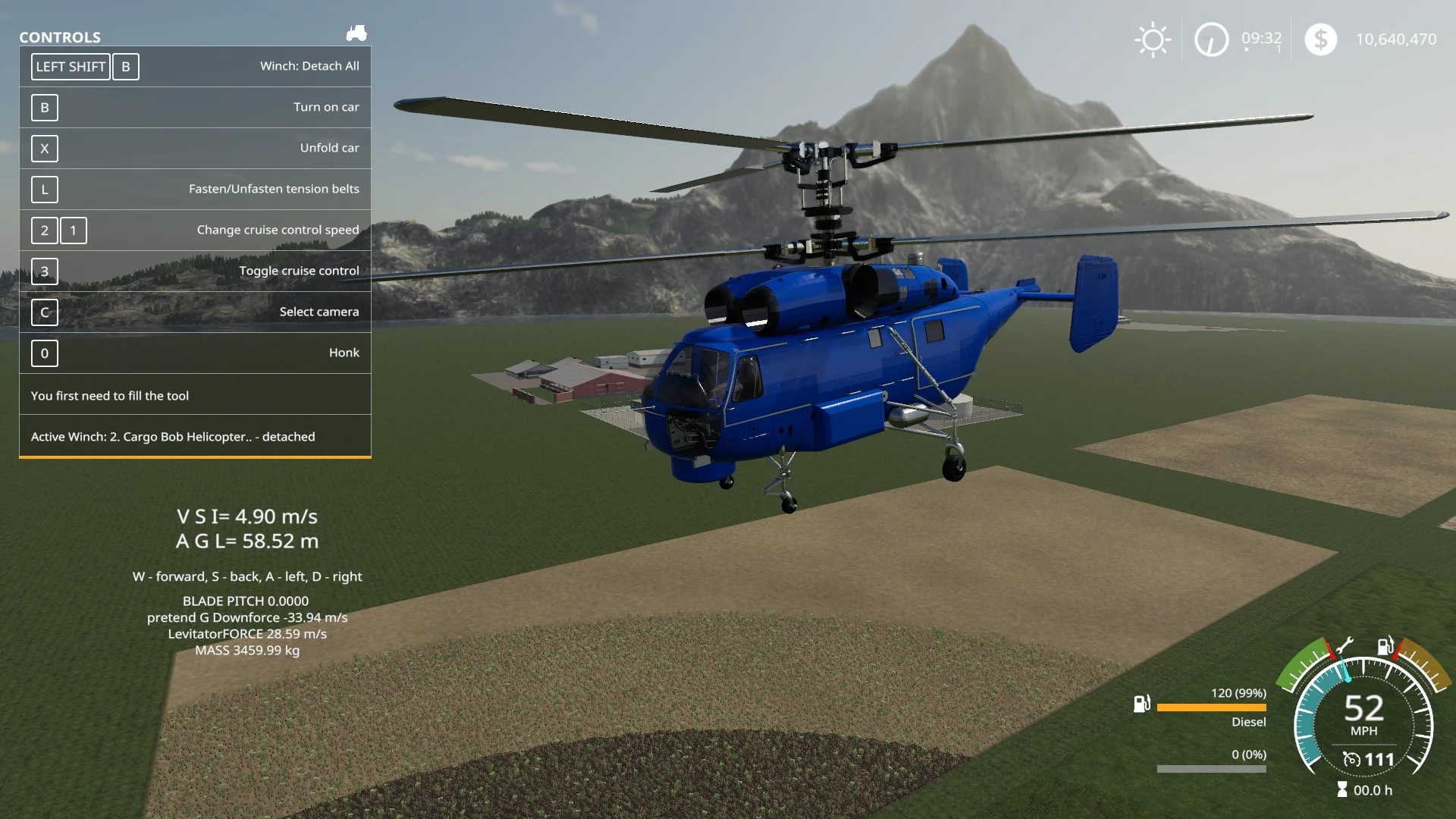Viewport: 1456px width, 819px height.
Task: Click the game clock icon
Action: [1211, 39]
